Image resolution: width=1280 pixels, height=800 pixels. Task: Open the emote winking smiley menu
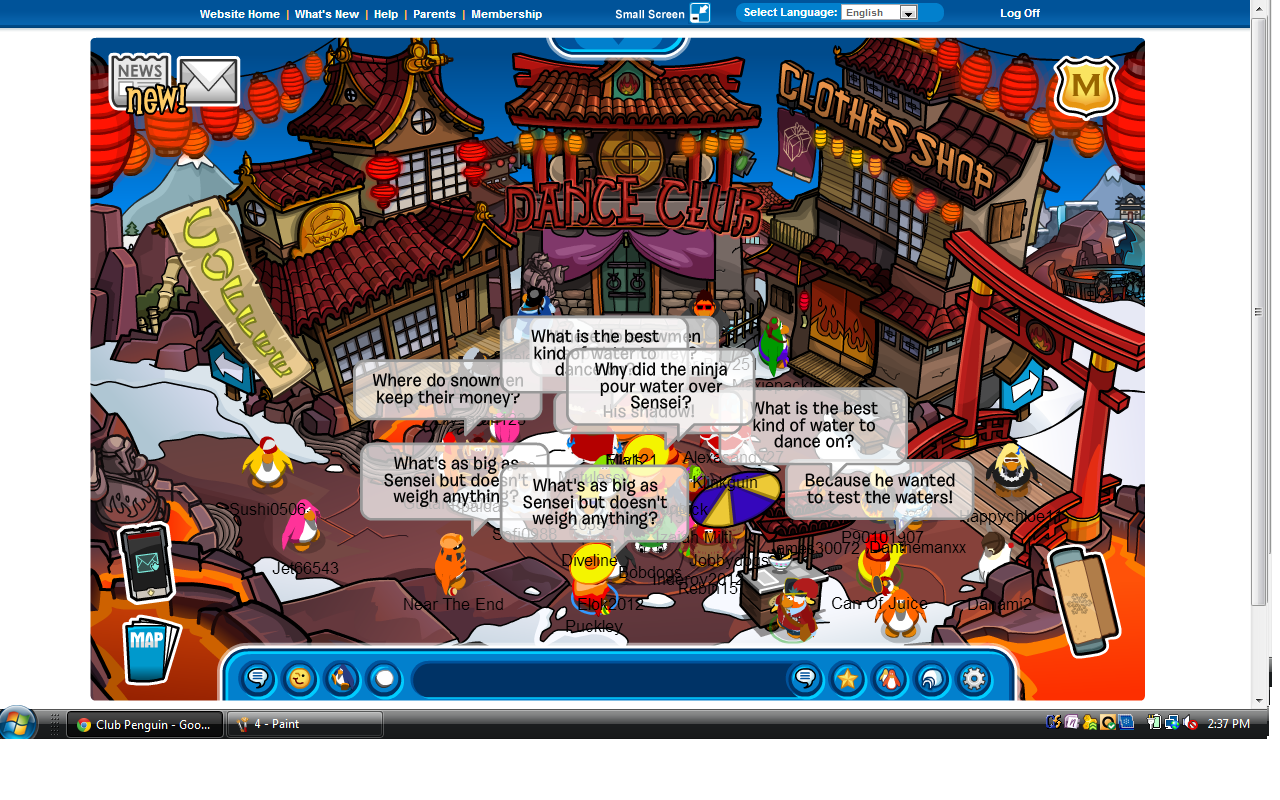299,680
